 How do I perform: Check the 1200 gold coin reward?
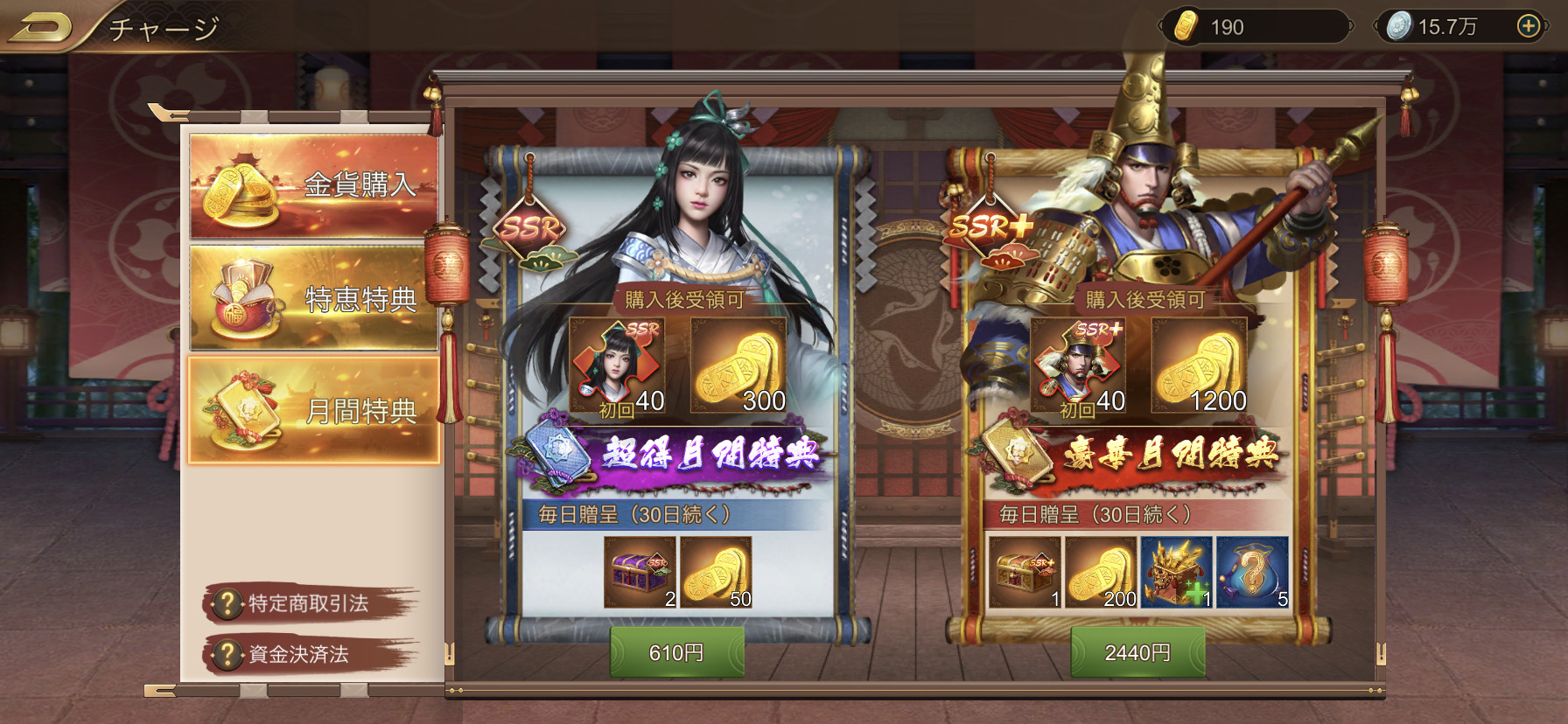[x=1199, y=365]
